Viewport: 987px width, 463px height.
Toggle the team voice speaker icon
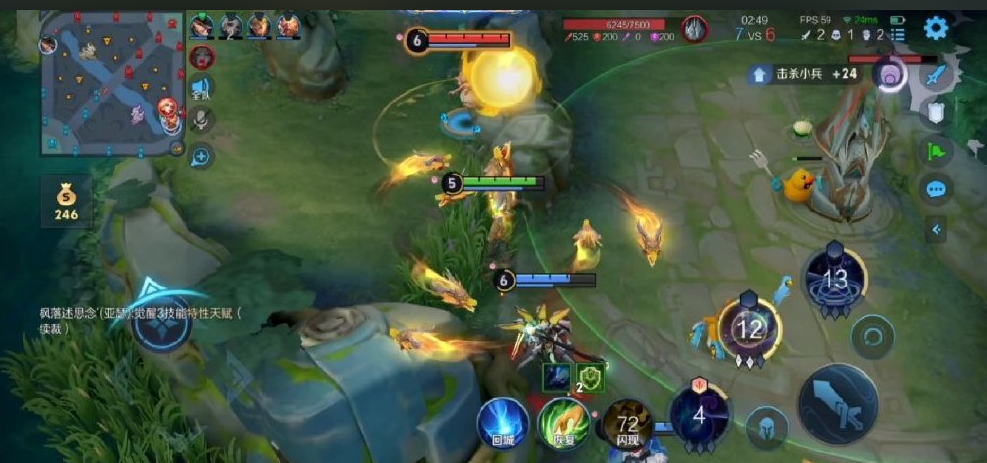coord(201,88)
